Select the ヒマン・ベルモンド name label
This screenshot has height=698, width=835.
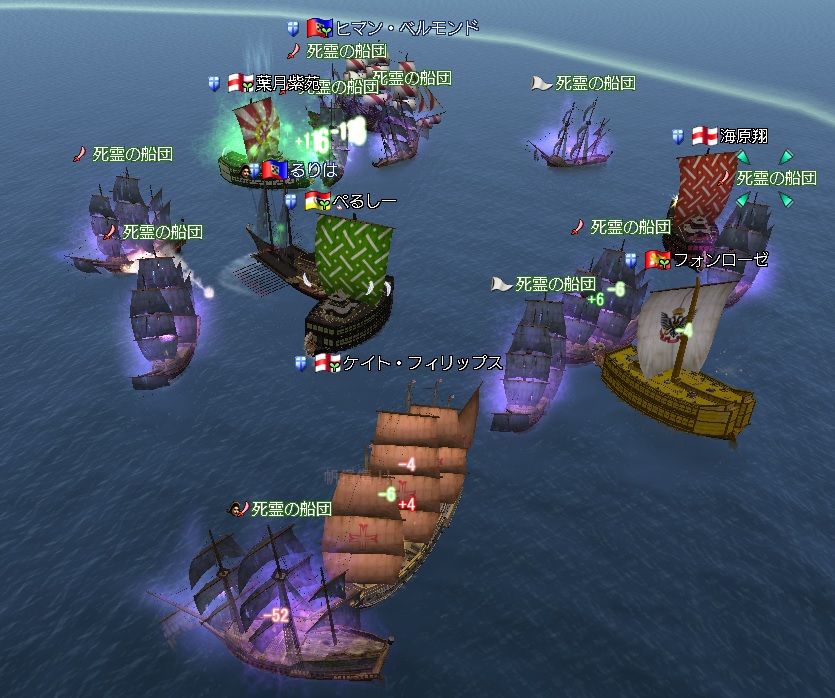[406, 28]
